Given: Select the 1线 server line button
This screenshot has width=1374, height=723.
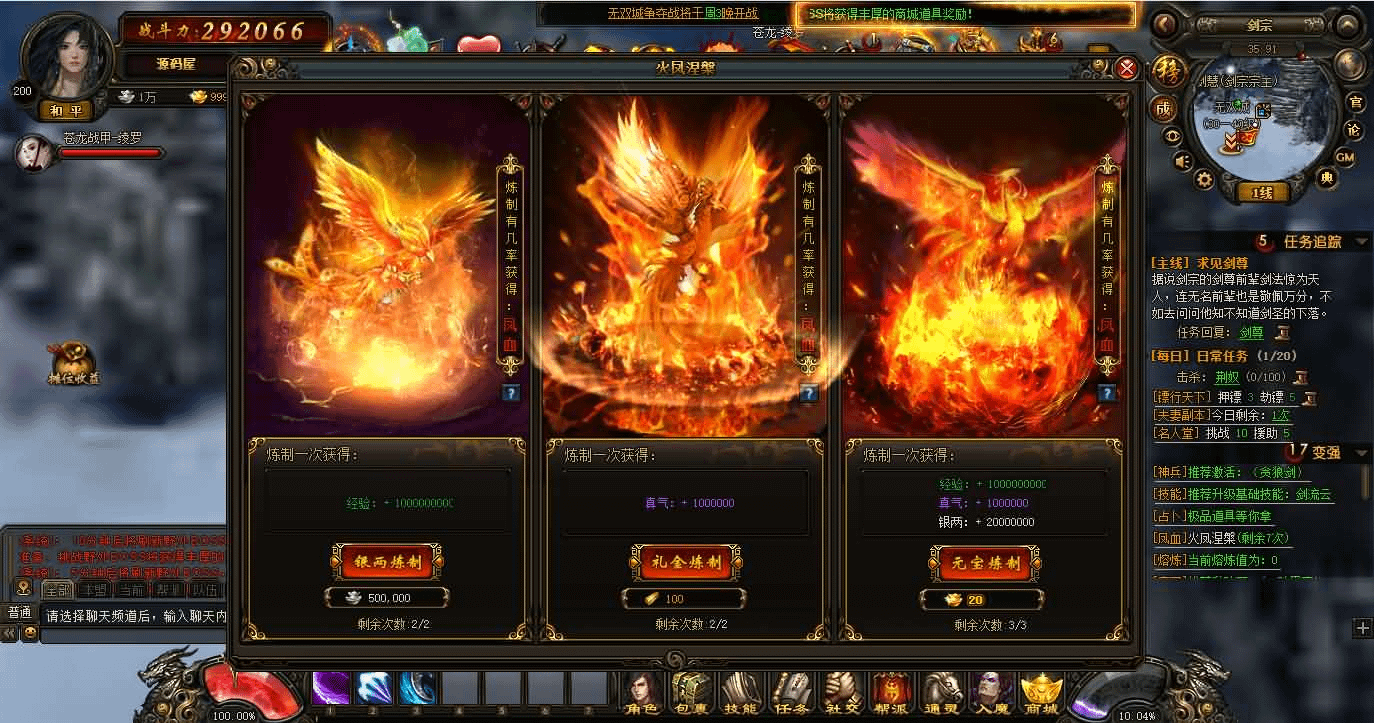Looking at the screenshot, I should click(1263, 193).
